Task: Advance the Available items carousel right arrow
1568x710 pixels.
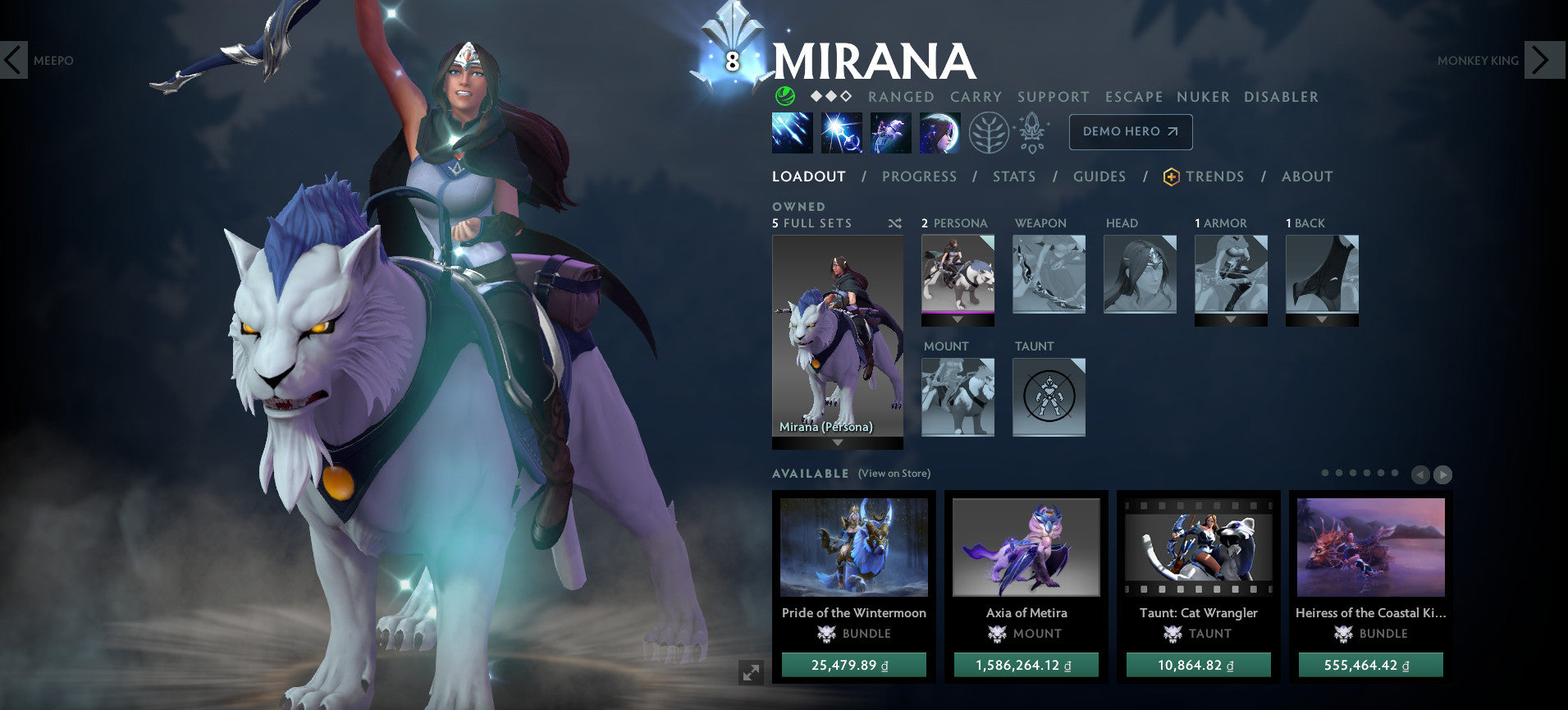Action: click(1442, 474)
